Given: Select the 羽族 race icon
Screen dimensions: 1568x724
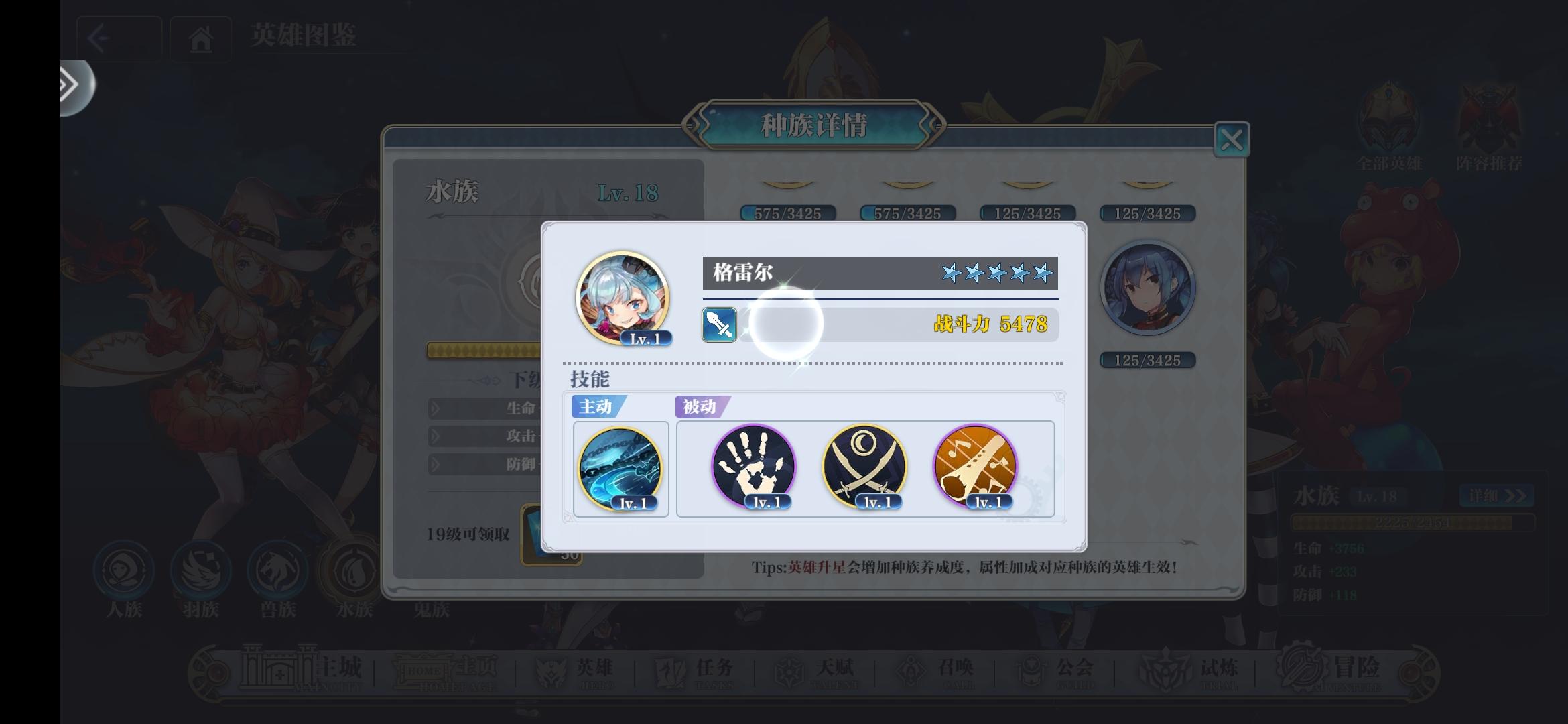Looking at the screenshot, I should [200, 571].
